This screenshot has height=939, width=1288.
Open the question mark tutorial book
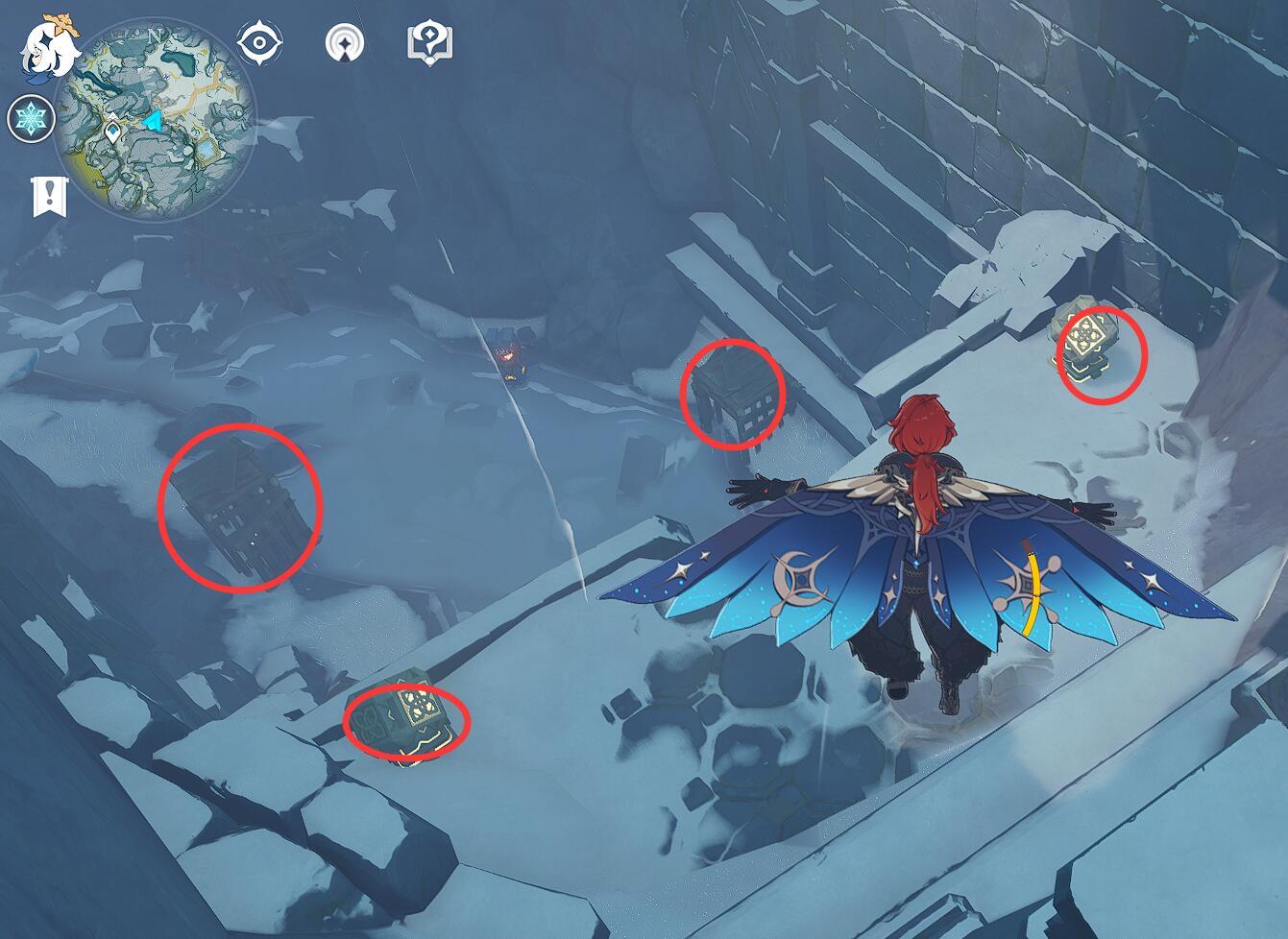[429, 43]
